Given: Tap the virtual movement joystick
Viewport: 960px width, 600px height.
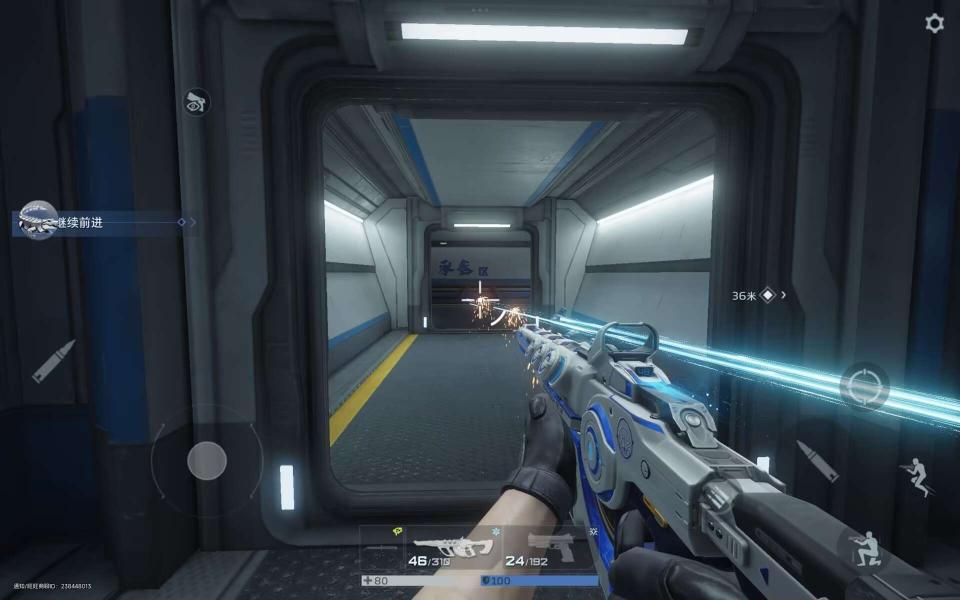Looking at the screenshot, I should 207,460.
